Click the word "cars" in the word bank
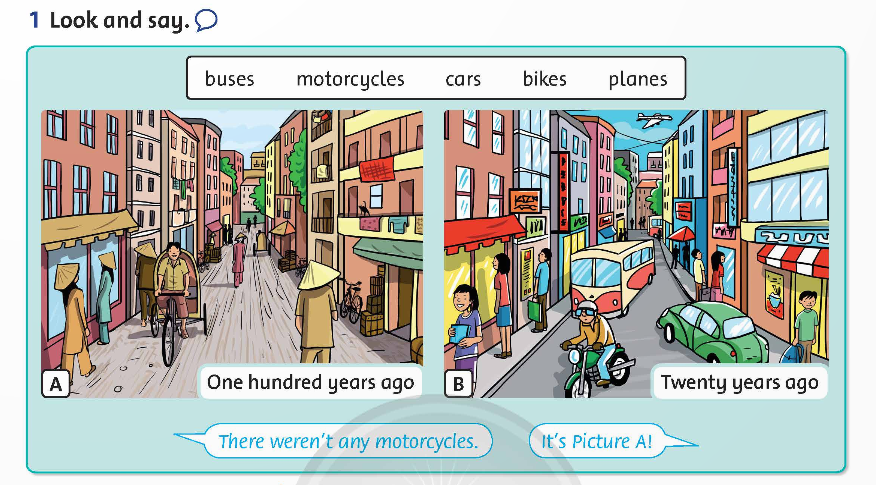The width and height of the screenshot is (876, 485). click(x=463, y=79)
